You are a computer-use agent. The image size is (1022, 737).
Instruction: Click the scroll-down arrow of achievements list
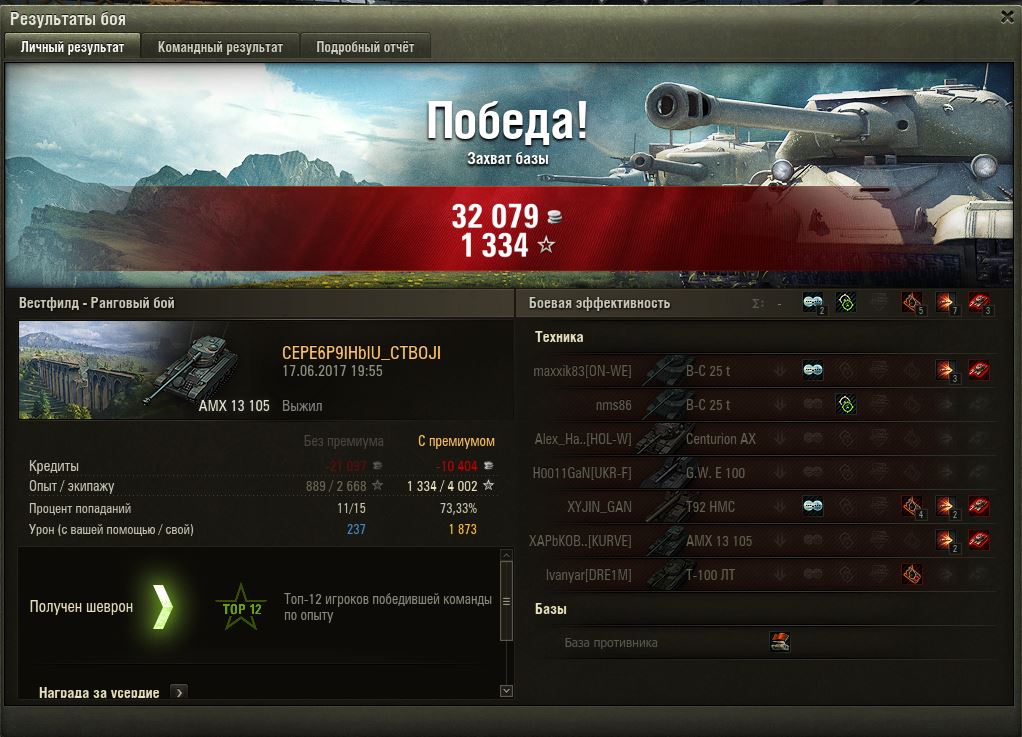click(506, 690)
